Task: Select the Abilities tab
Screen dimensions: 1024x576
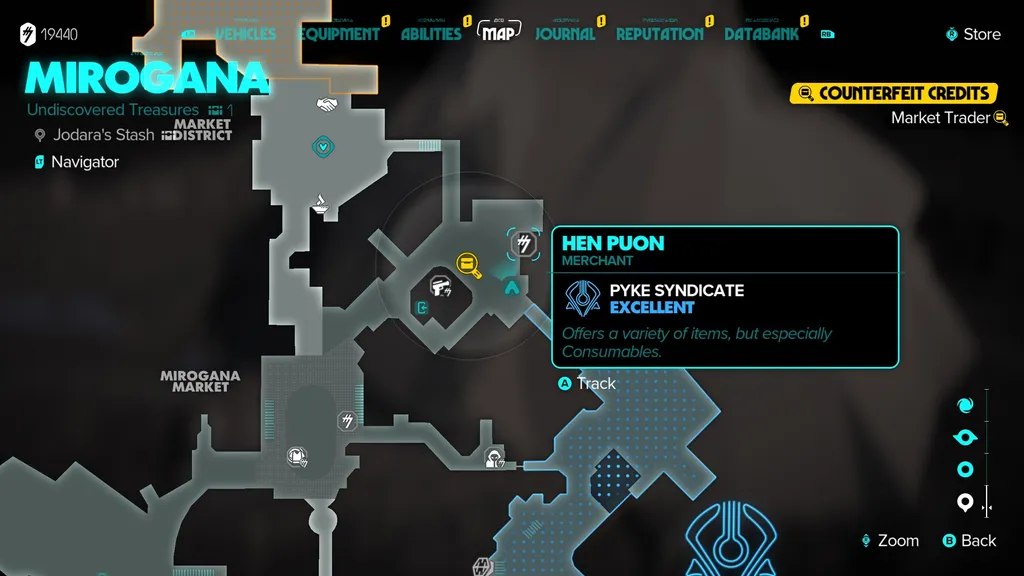Action: pos(431,34)
